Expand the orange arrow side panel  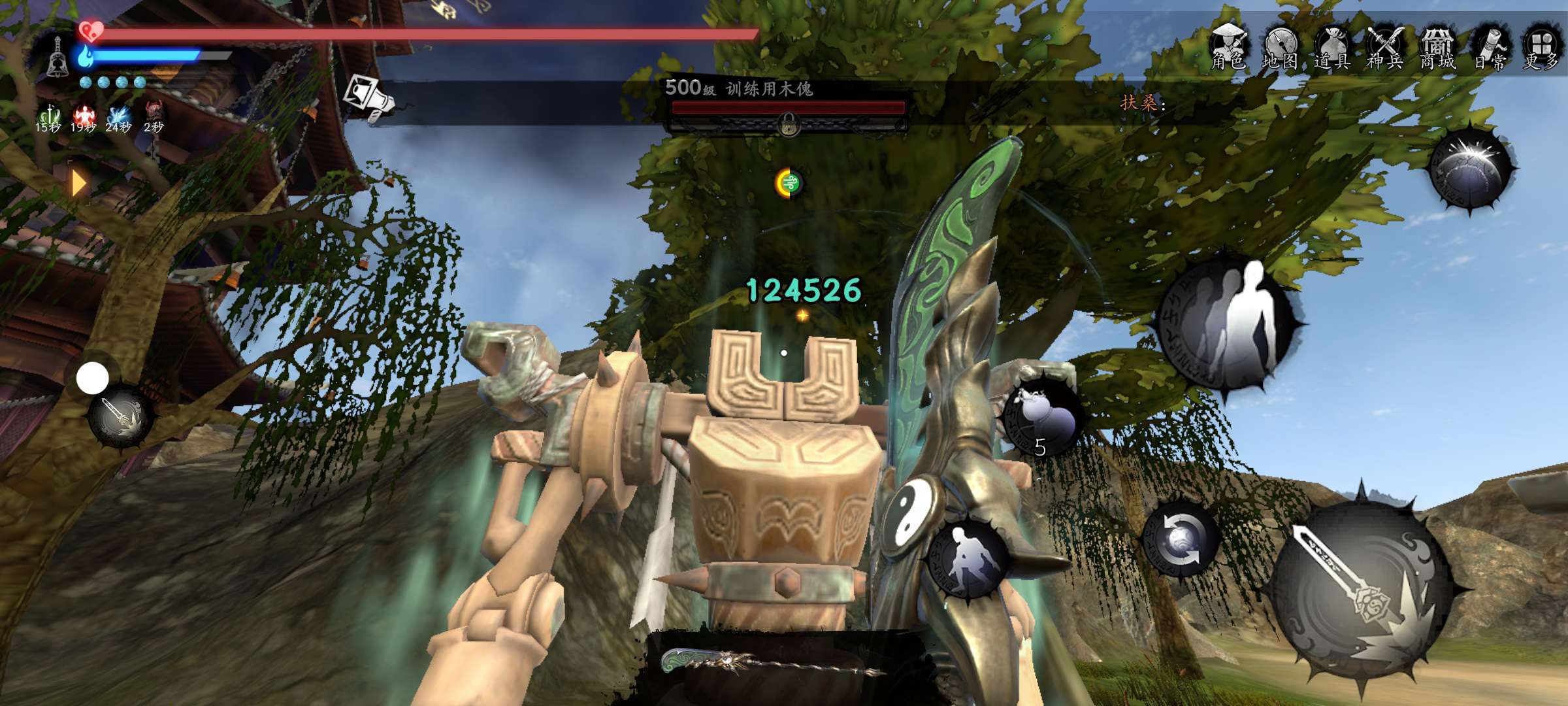click(x=78, y=183)
